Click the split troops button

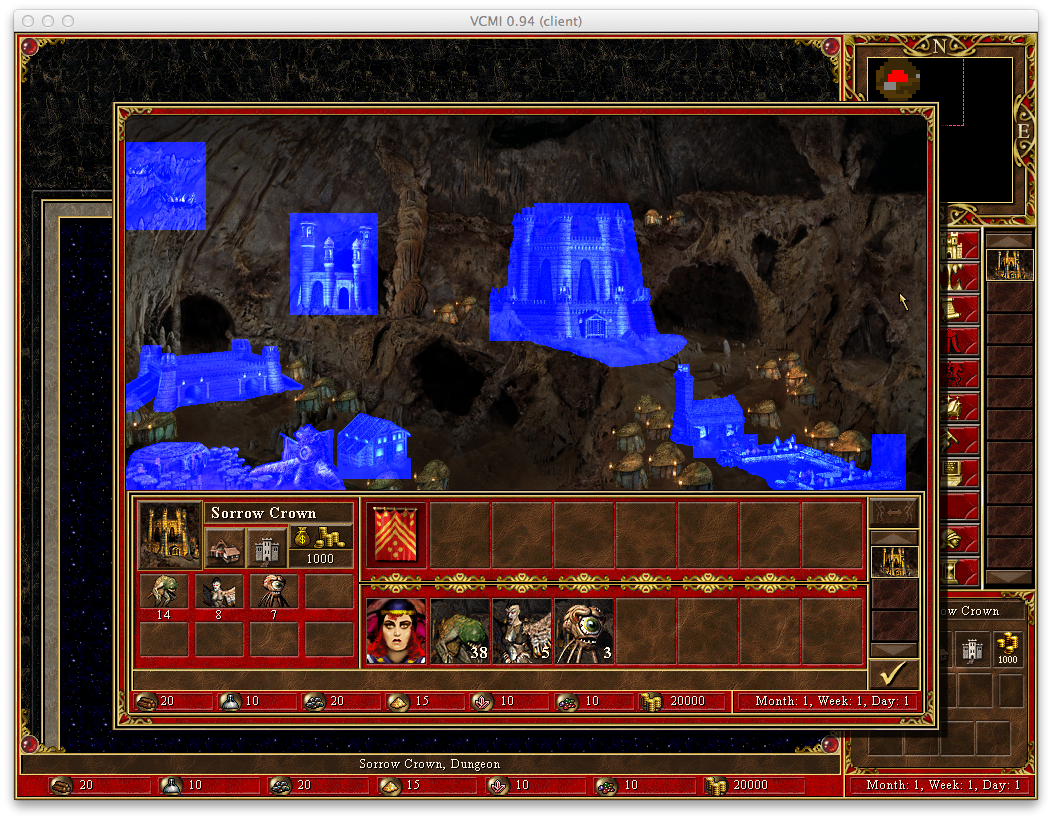click(893, 513)
